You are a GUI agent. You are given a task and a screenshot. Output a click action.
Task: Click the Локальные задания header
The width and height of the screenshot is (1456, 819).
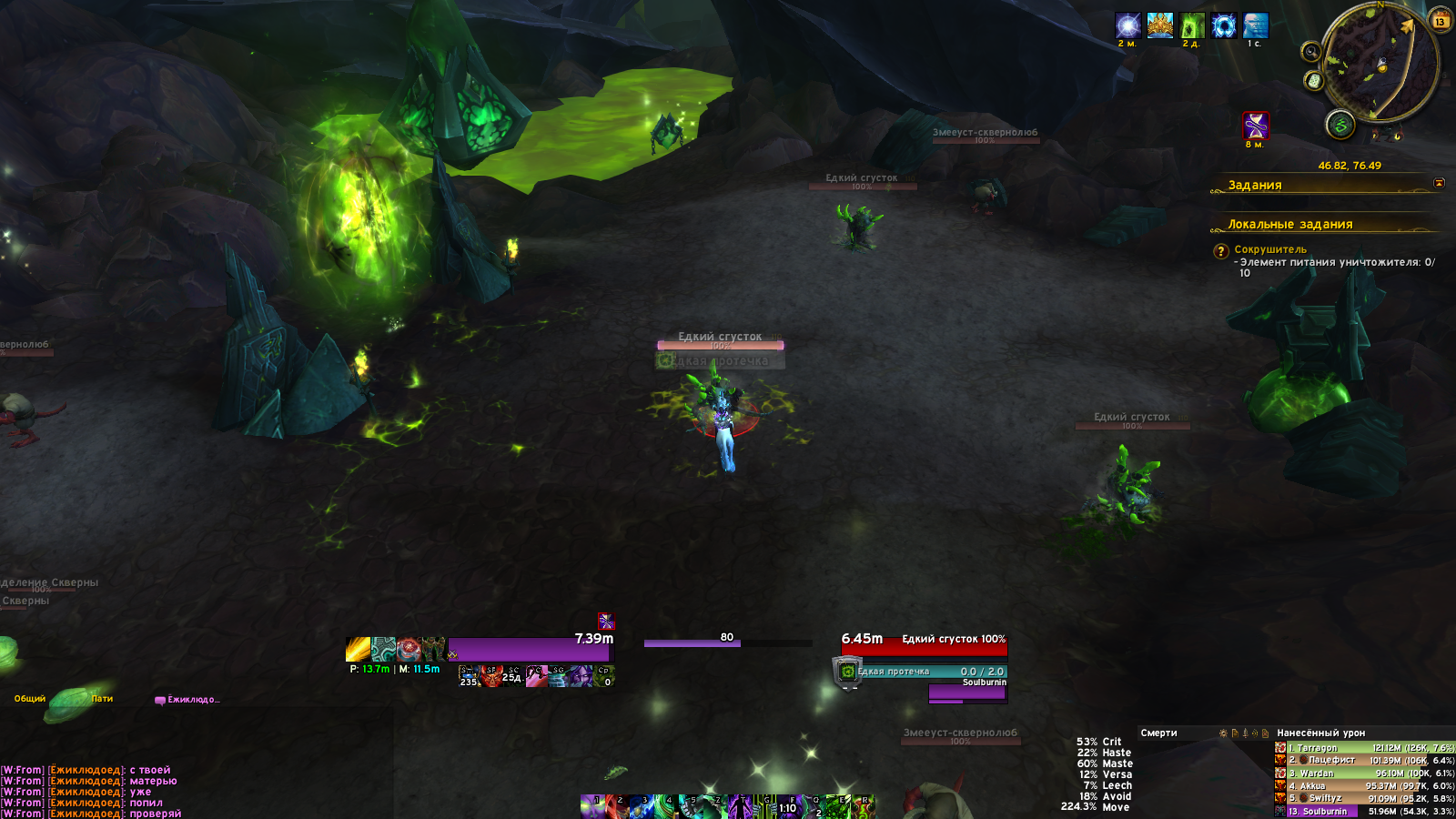coord(1289,224)
